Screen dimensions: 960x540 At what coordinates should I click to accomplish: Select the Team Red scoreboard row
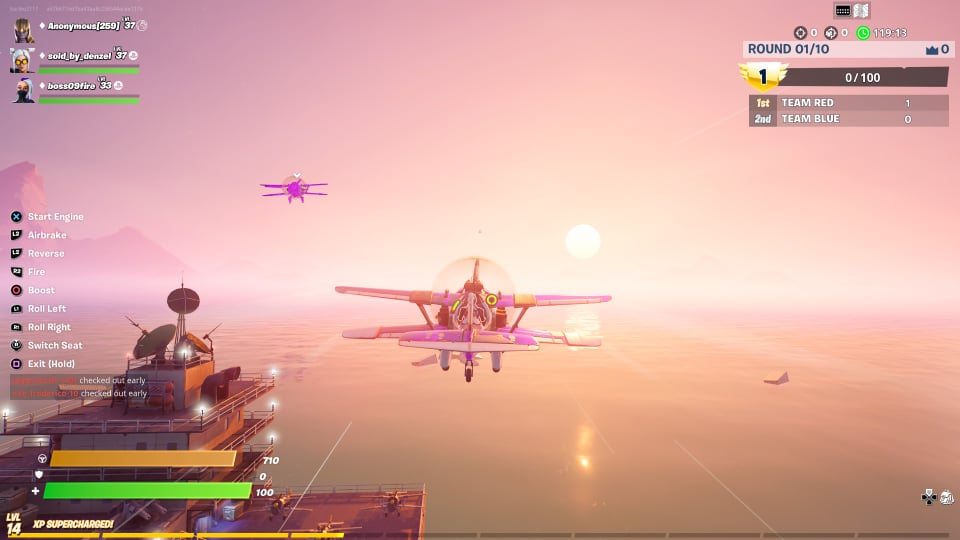pyautogui.click(x=848, y=103)
